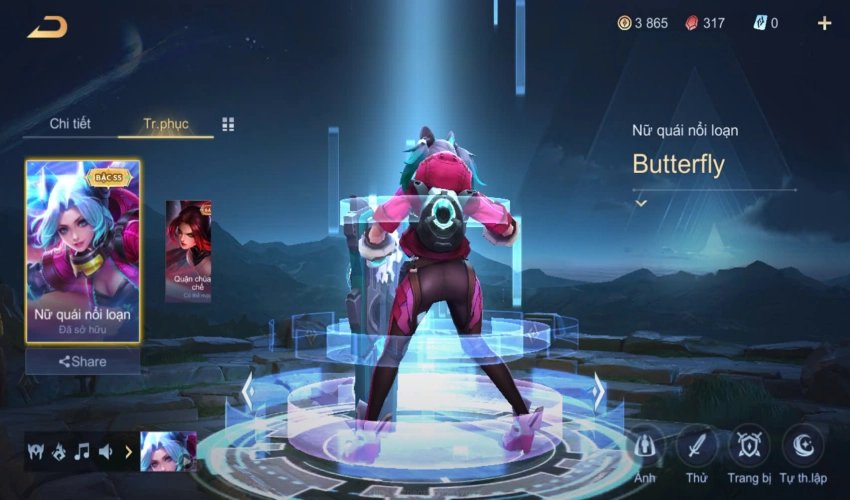The image size is (850, 500).
Task: Play the skin preview video thumbnail
Action: click(167, 451)
